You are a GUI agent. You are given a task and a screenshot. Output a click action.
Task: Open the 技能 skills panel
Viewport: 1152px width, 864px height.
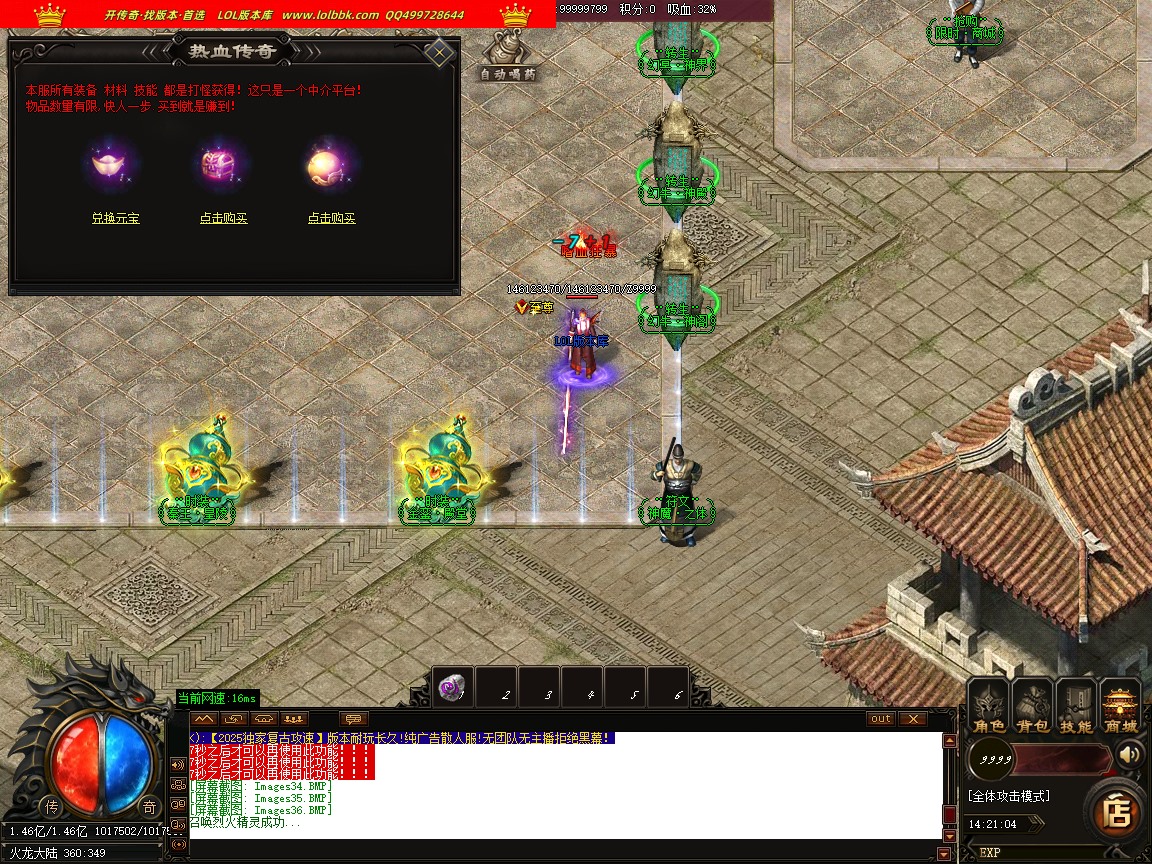[x=1076, y=705]
